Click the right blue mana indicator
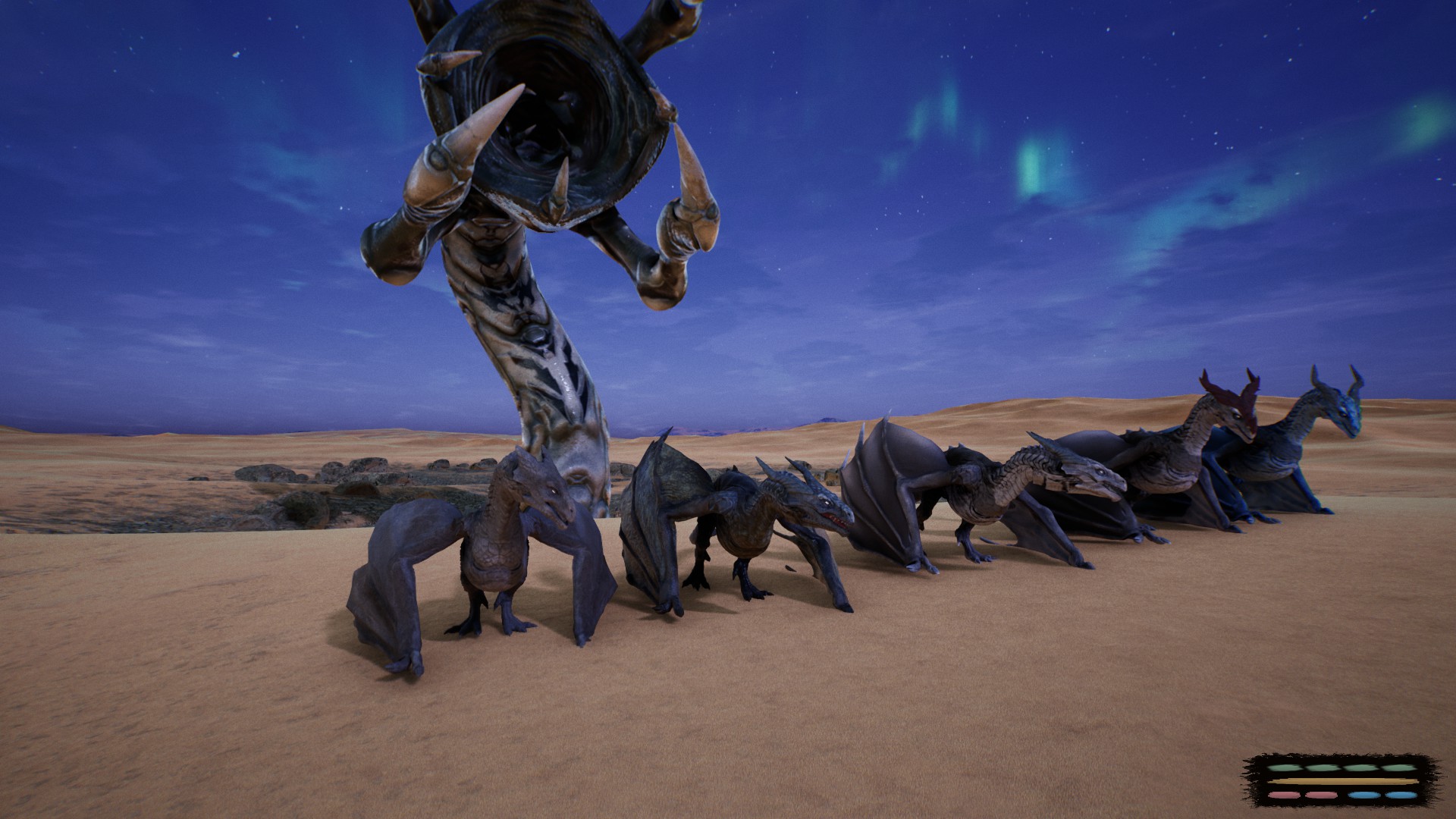This screenshot has width=1456, height=819. 1401,795
